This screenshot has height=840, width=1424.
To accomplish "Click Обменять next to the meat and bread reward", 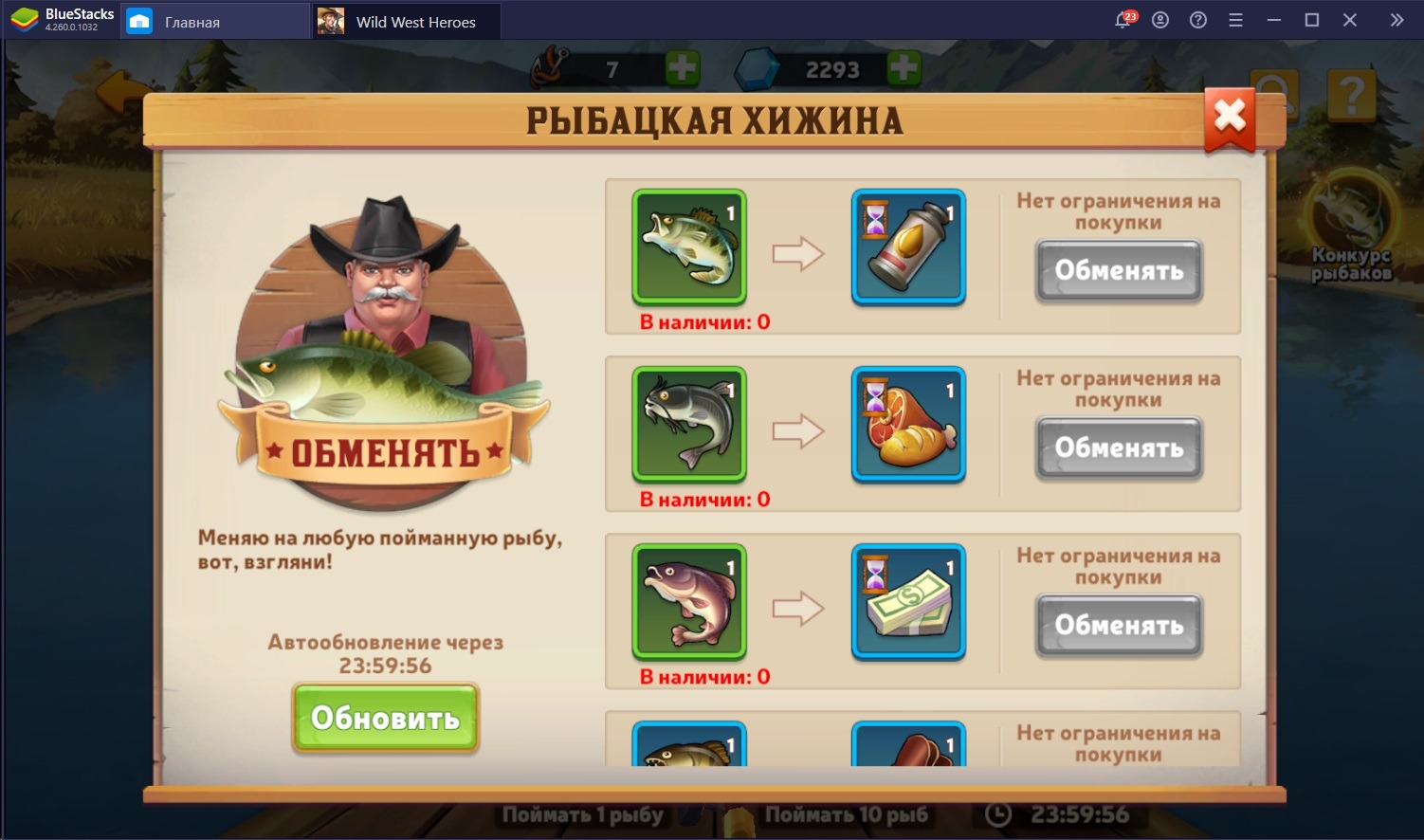I will coord(1119,448).
